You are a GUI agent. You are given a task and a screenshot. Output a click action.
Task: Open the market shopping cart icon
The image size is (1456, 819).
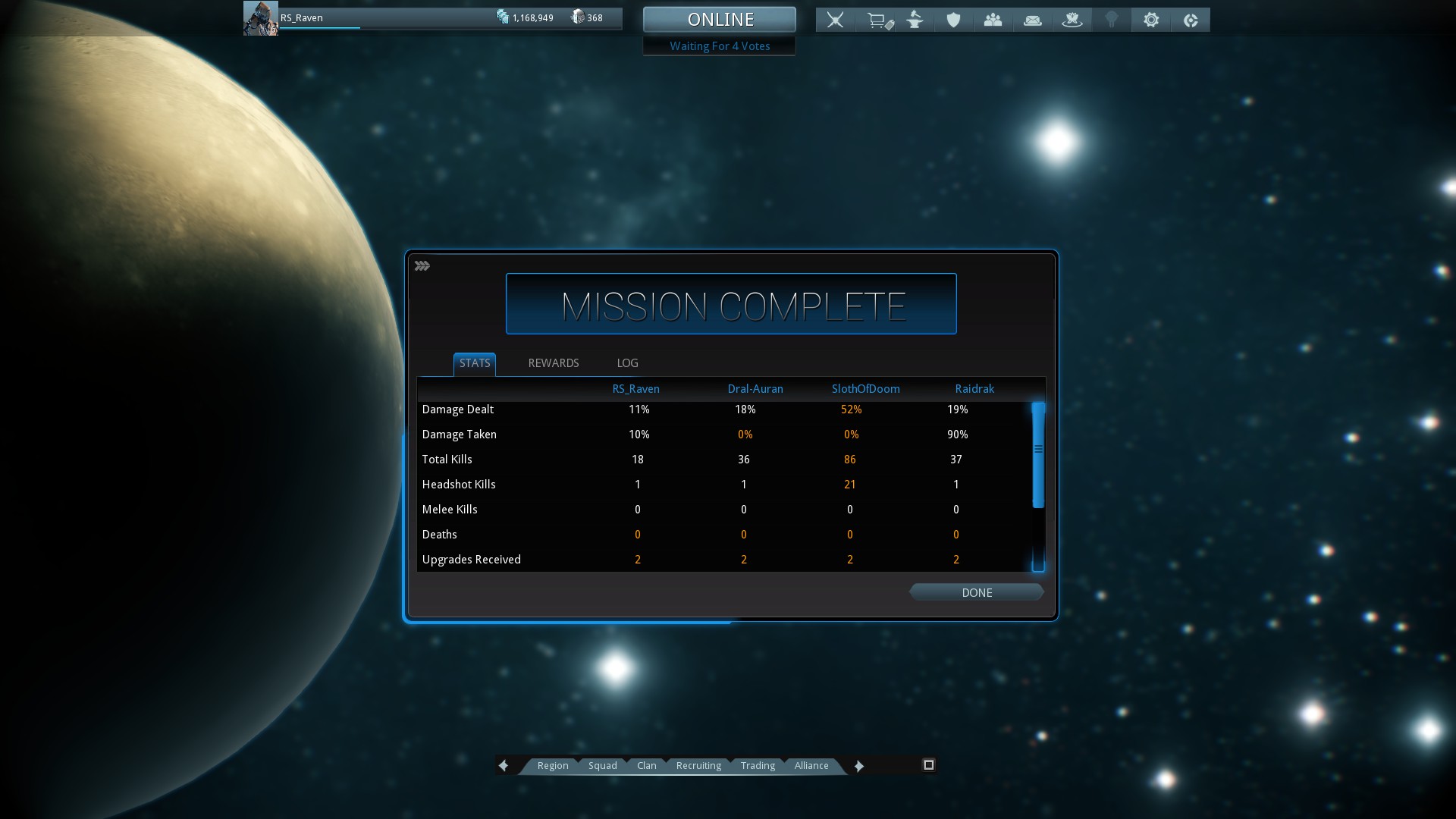(879, 20)
